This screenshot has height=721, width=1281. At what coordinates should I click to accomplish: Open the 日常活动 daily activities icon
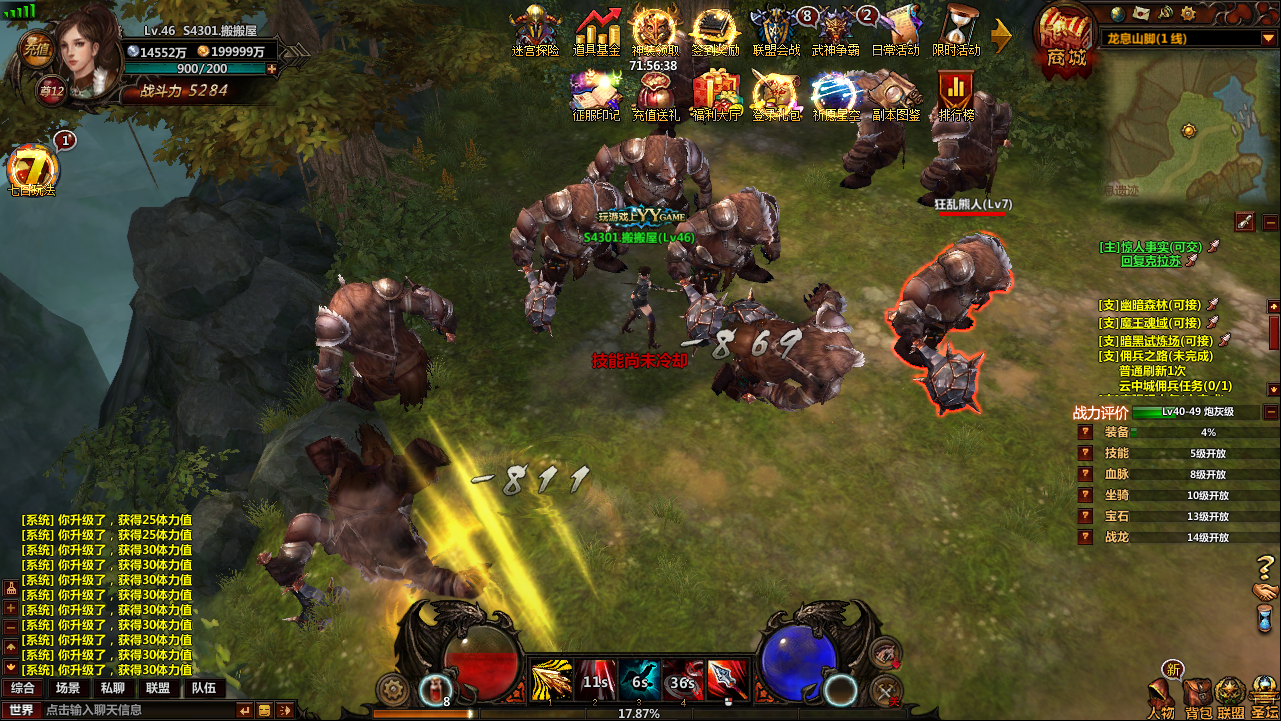pyautogui.click(x=896, y=30)
